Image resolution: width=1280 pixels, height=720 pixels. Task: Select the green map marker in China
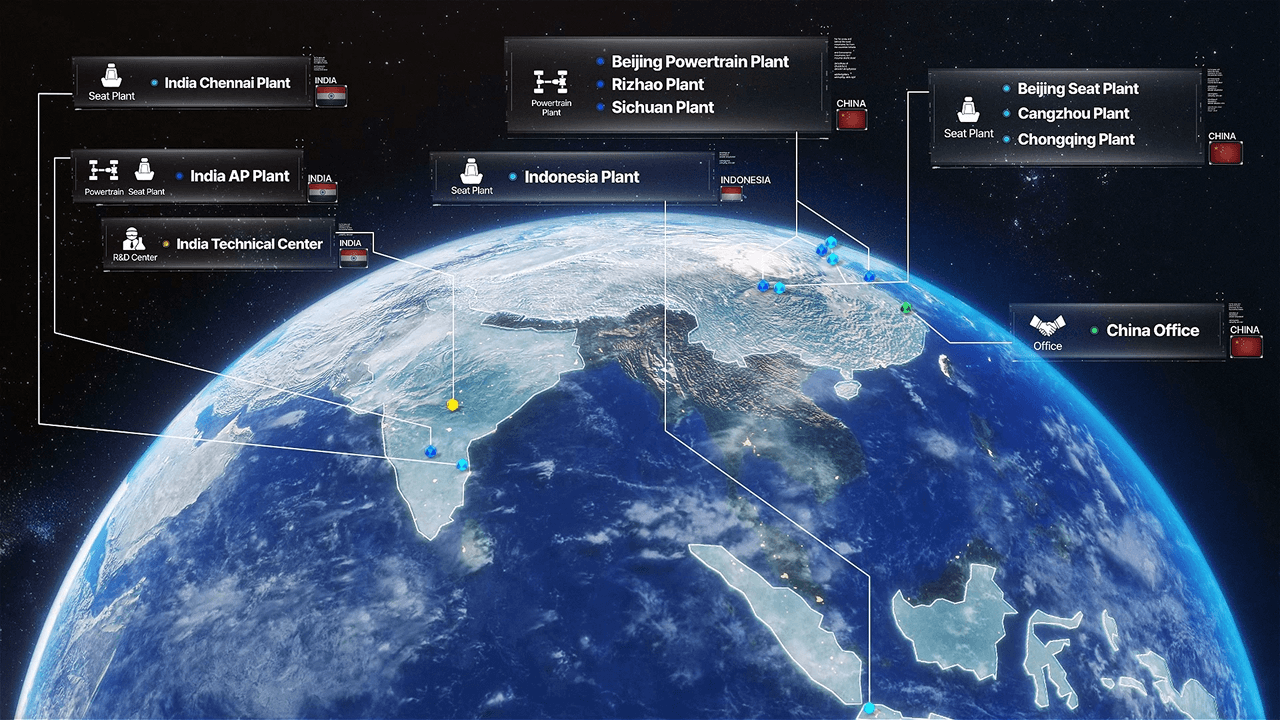click(x=906, y=308)
